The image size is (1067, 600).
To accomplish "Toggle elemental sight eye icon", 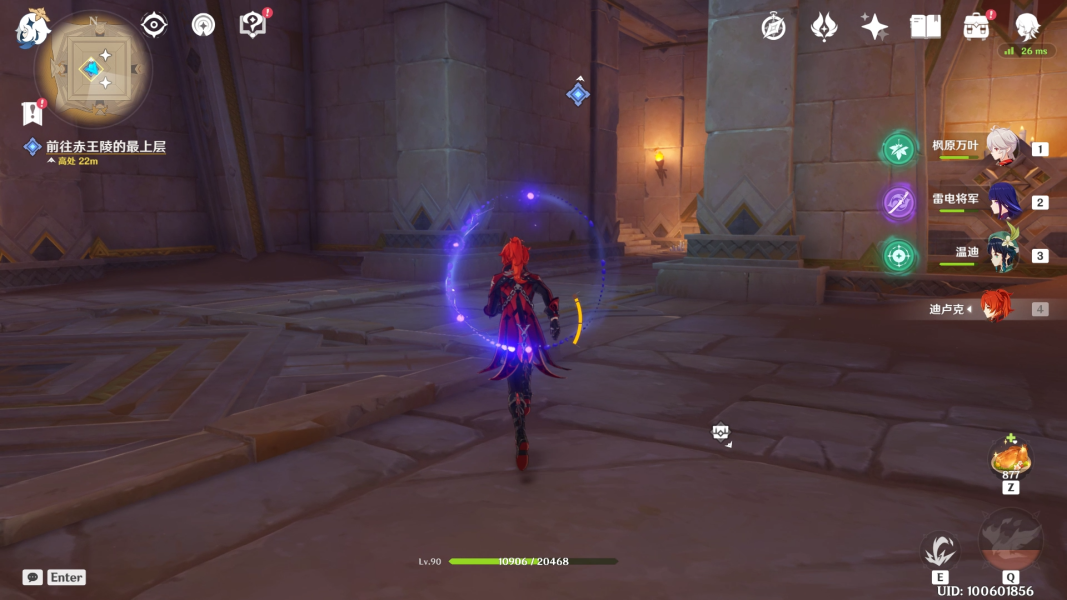I will pyautogui.click(x=154, y=25).
